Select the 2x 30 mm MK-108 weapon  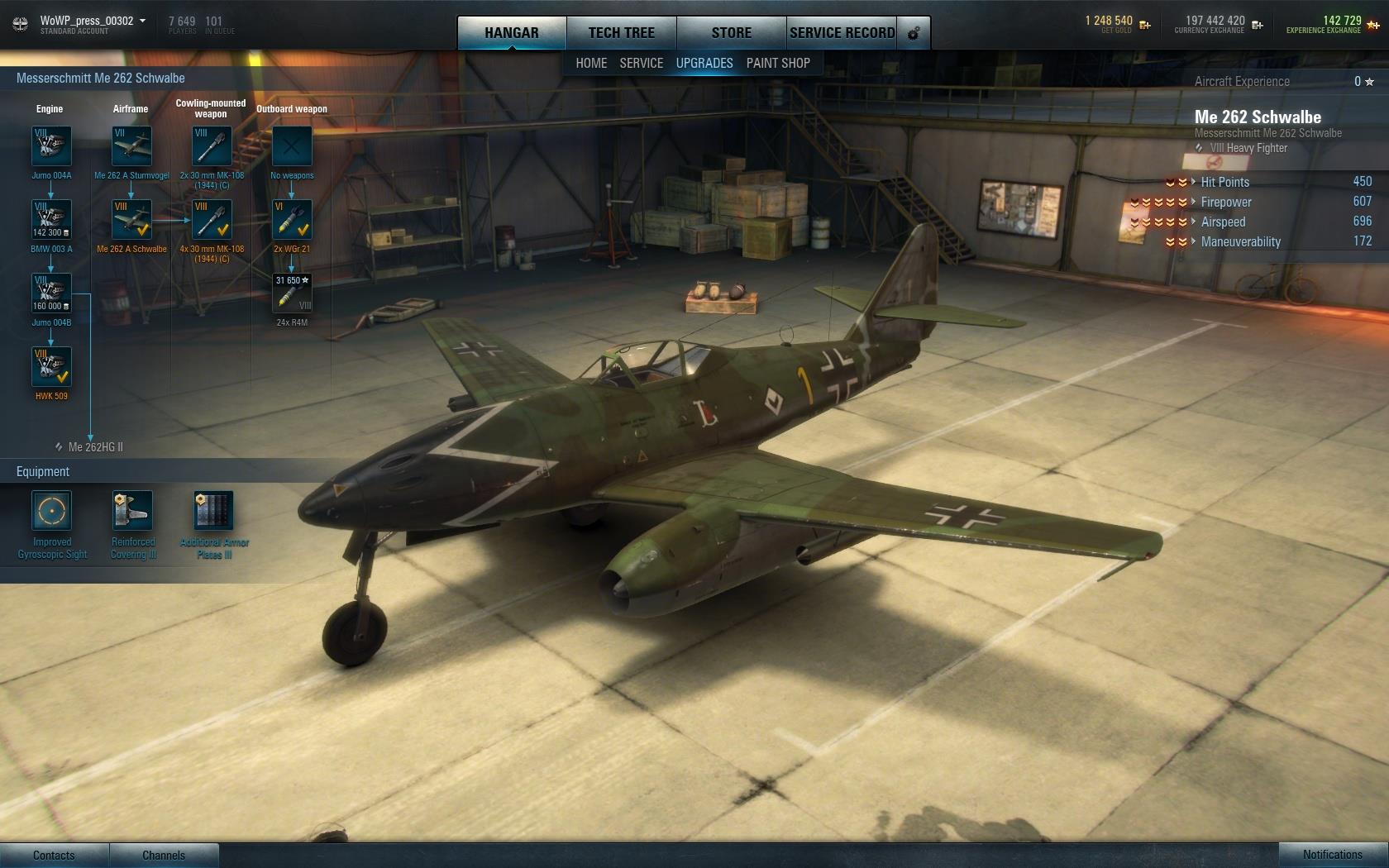click(212, 146)
